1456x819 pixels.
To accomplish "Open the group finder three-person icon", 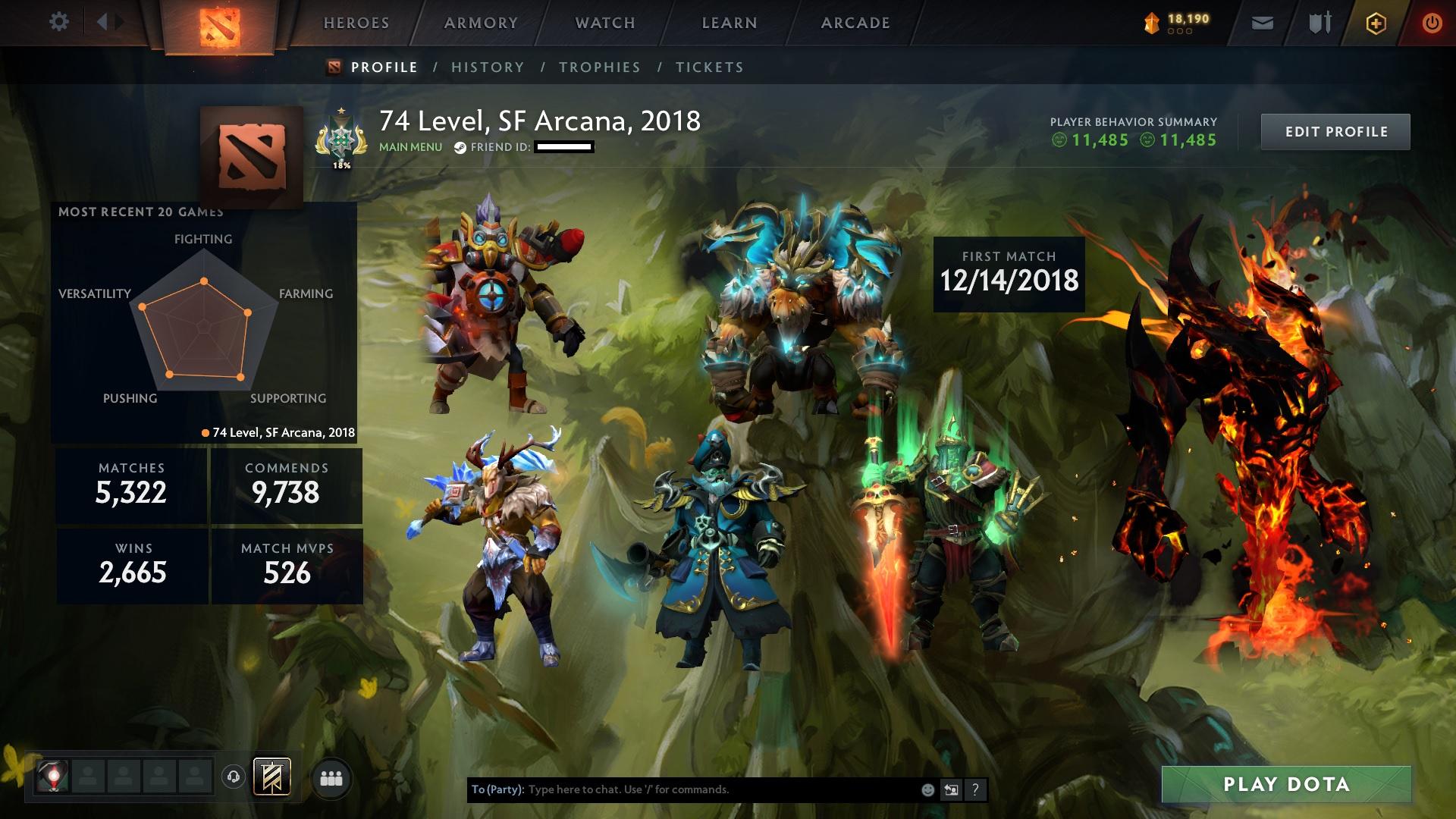I will click(x=330, y=780).
